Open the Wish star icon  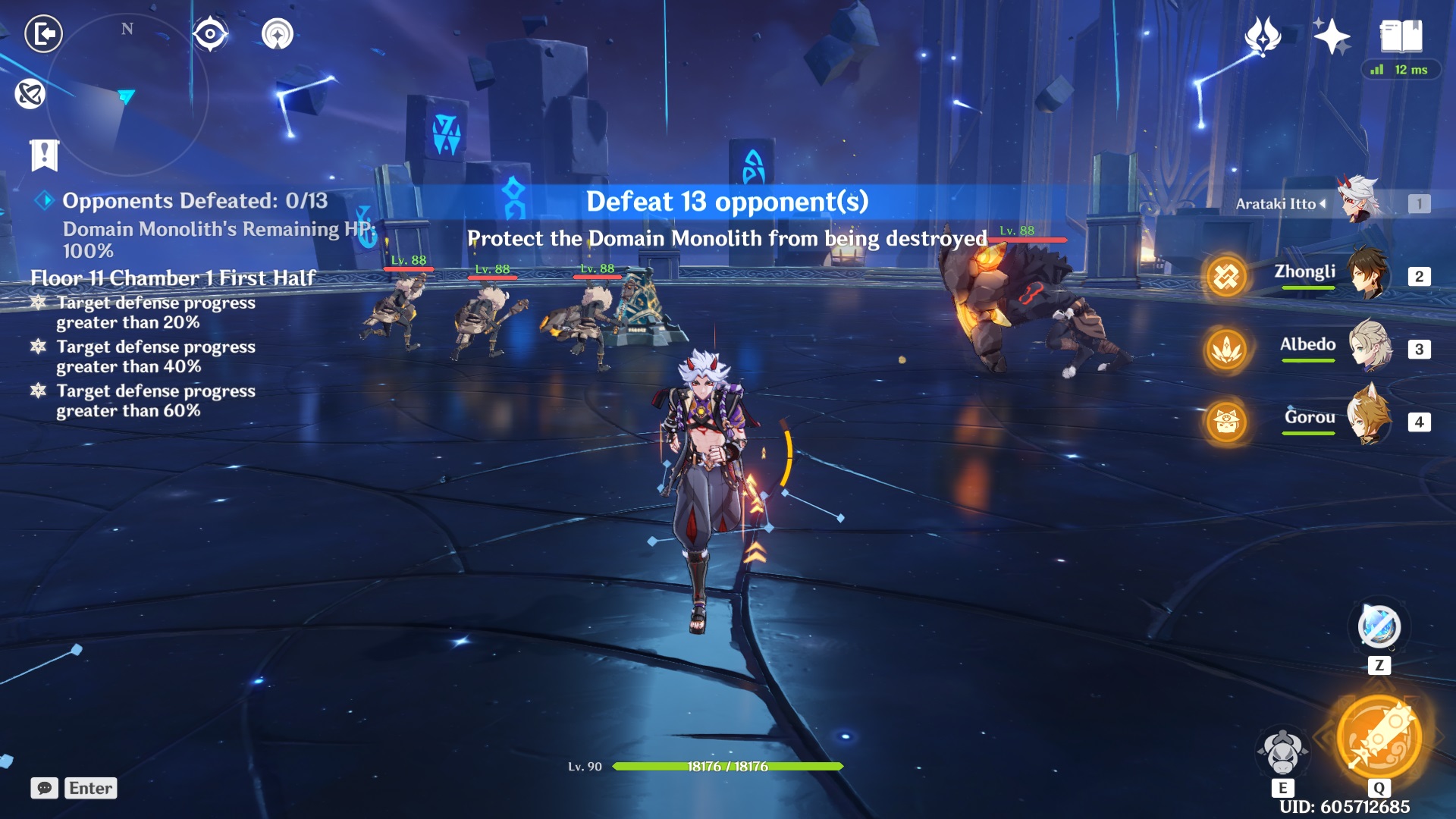click(1263, 36)
